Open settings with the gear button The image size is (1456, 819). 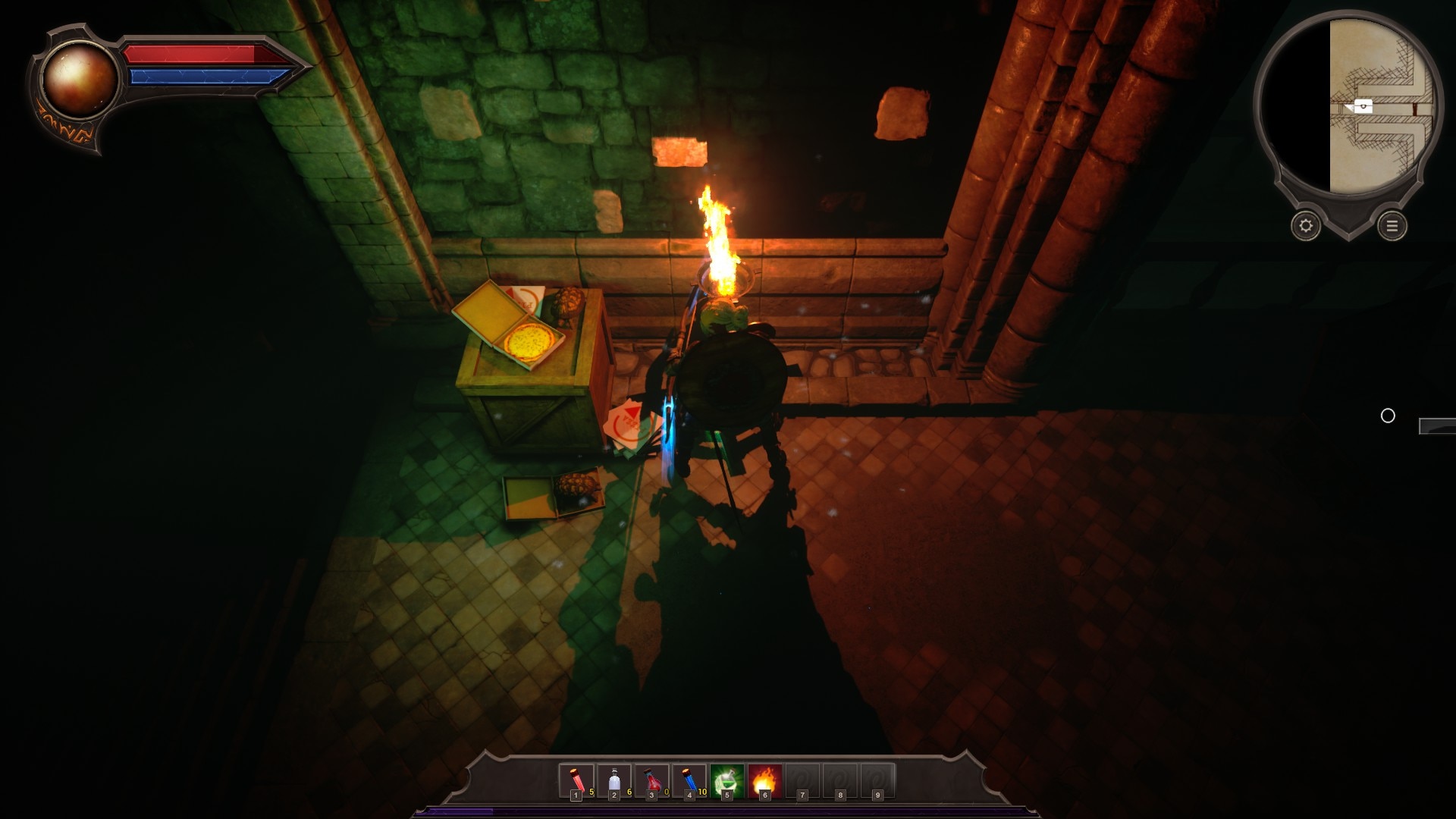pos(1306,226)
